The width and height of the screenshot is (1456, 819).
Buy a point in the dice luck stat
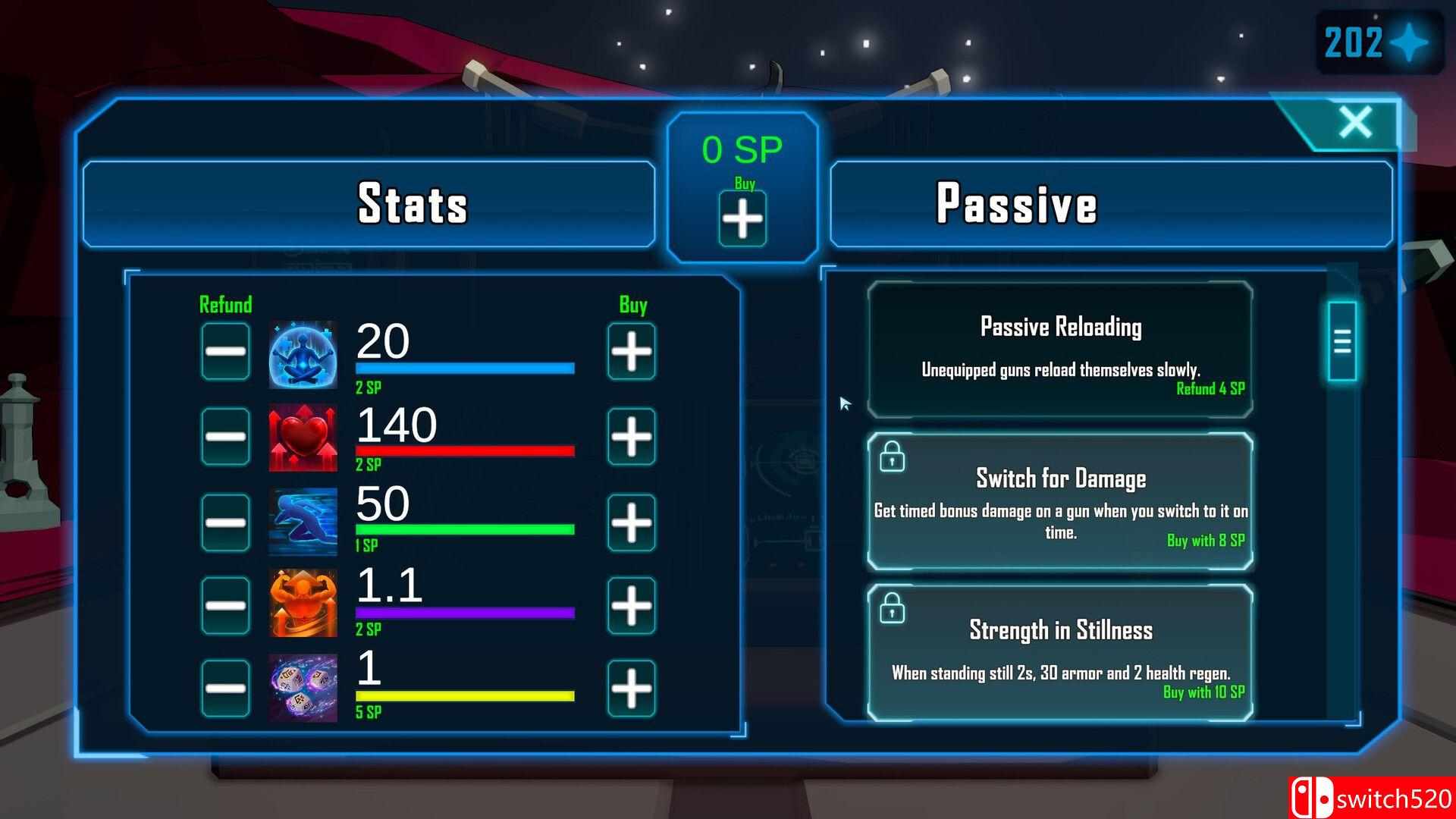[631, 688]
